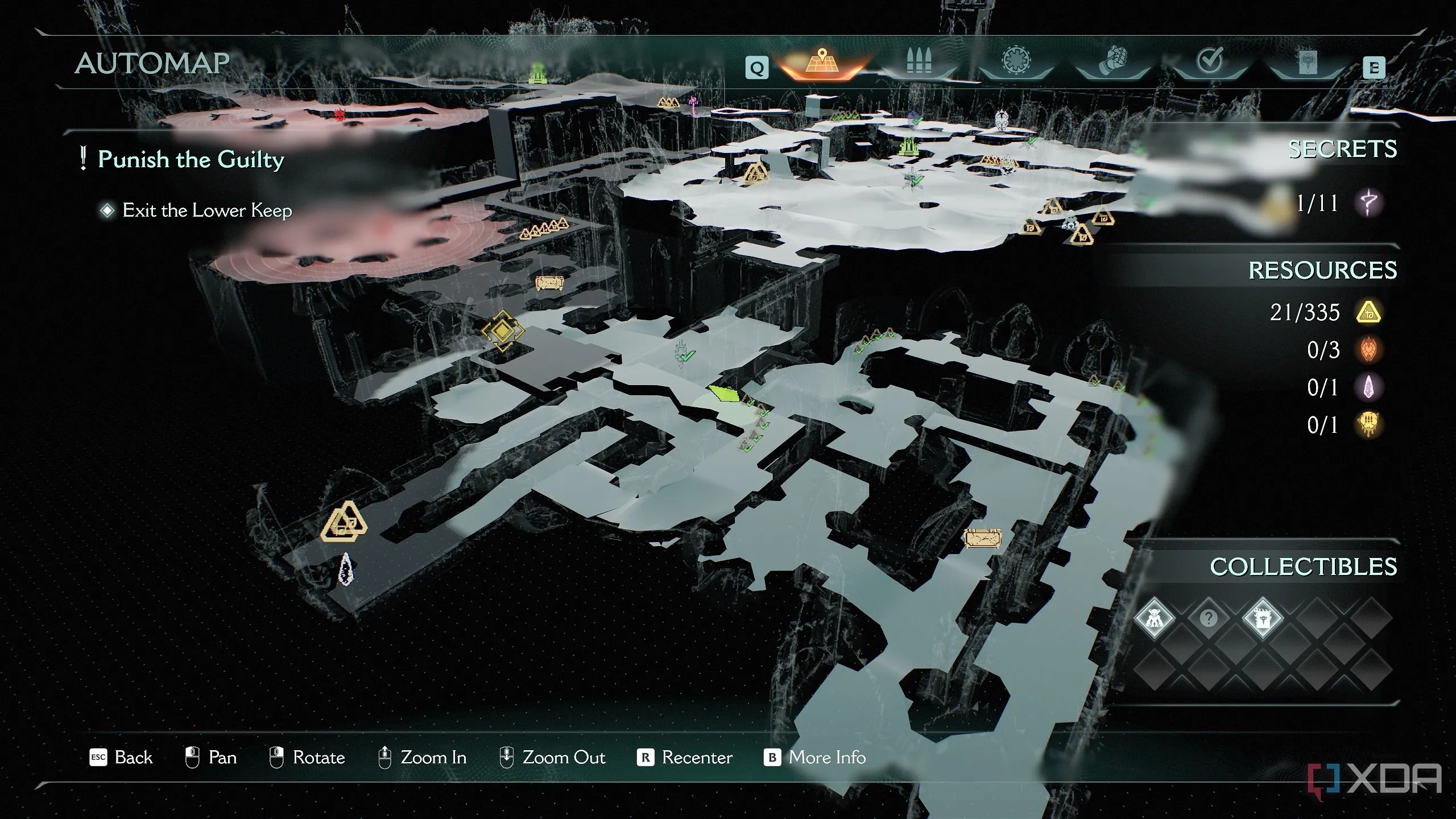Select the question mark unknown collectible
The image size is (1456, 819).
[1209, 618]
